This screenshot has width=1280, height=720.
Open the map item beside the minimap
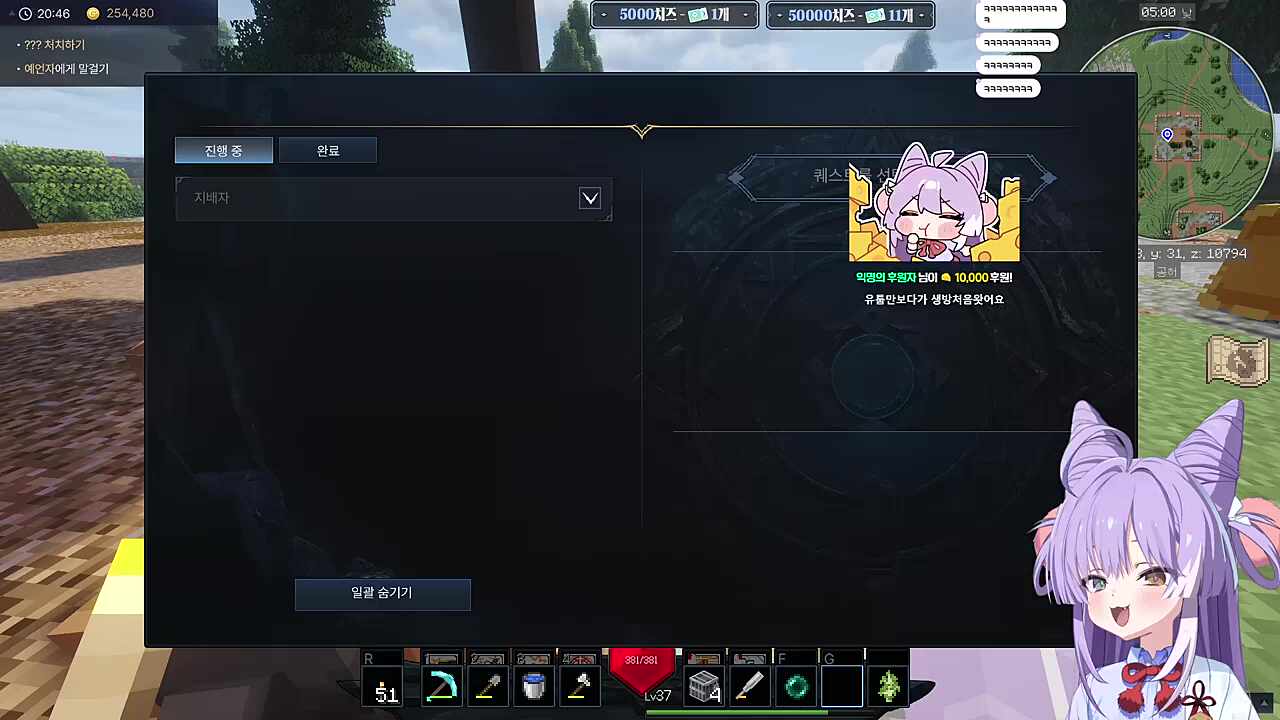1238,362
